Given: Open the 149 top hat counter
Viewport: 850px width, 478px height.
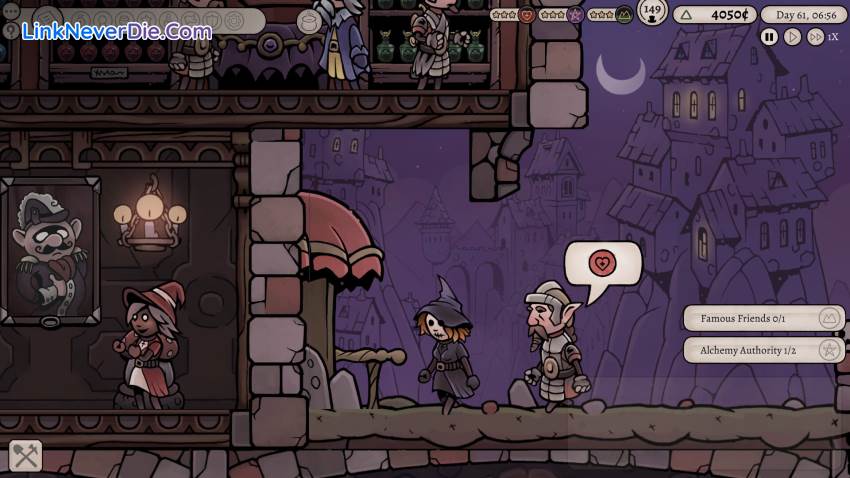Looking at the screenshot, I should point(652,13).
